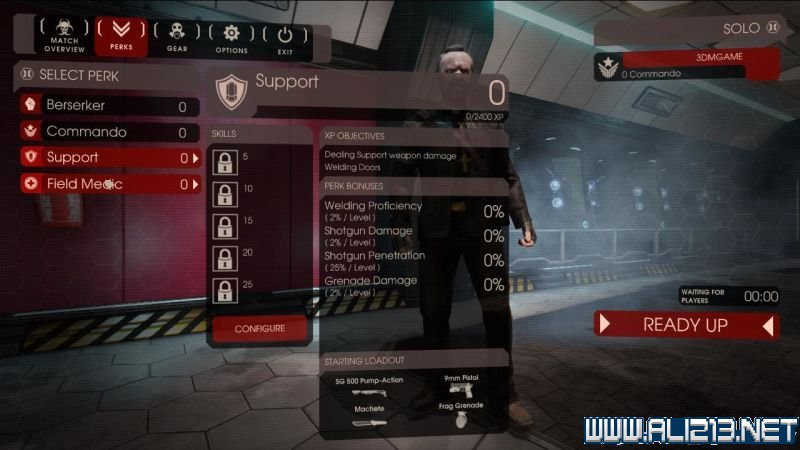Choose the Field Medic perk
800x450 pixels.
click(107, 184)
